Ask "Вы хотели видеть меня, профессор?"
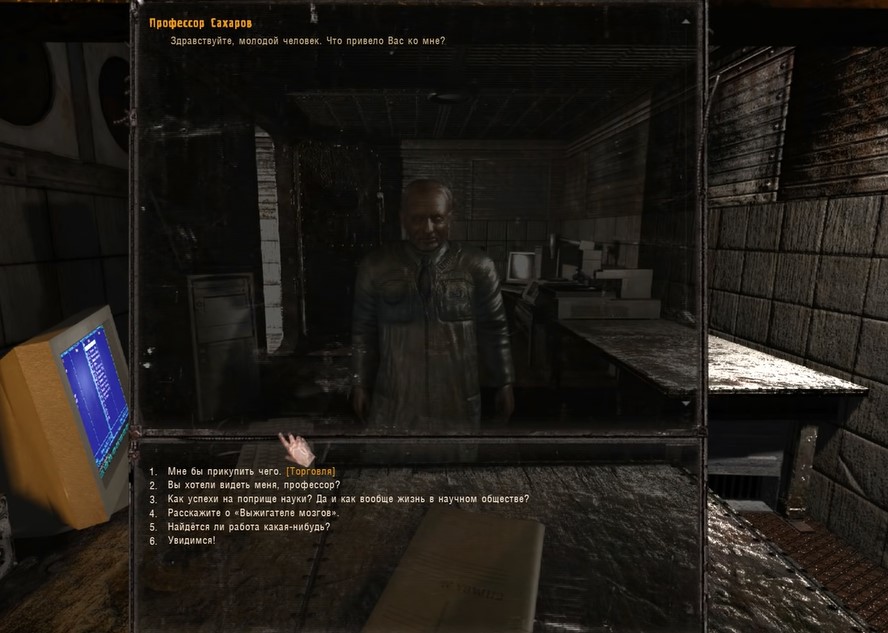Image resolution: width=888 pixels, height=633 pixels. [253, 485]
